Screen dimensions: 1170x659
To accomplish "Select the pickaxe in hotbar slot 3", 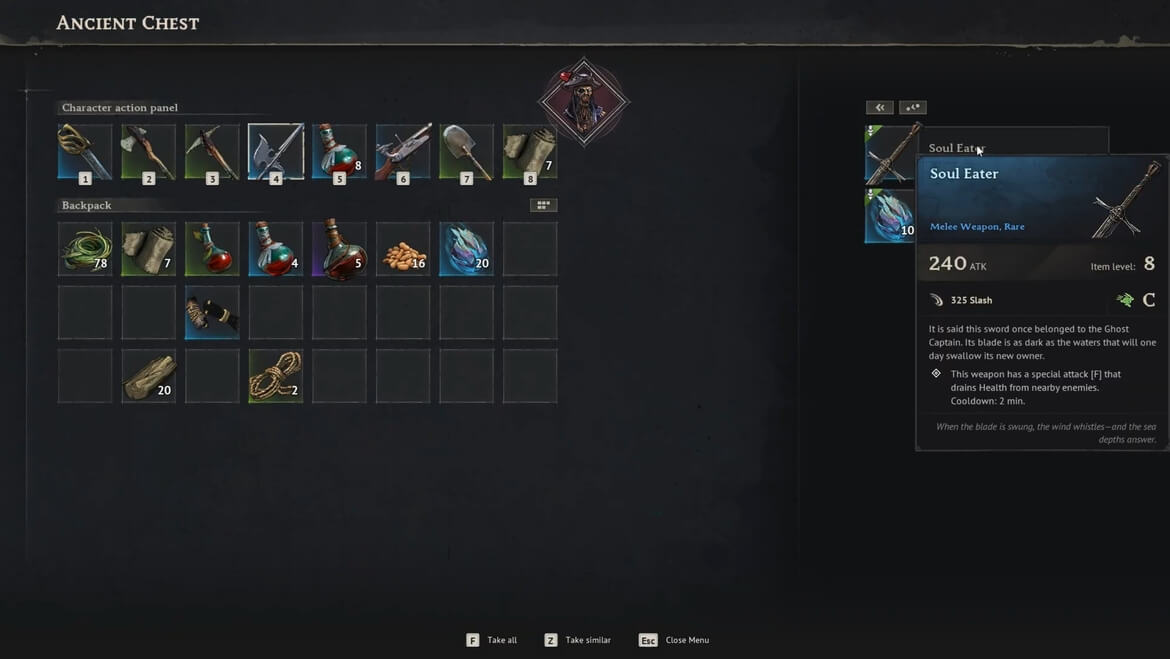I will click(212, 152).
